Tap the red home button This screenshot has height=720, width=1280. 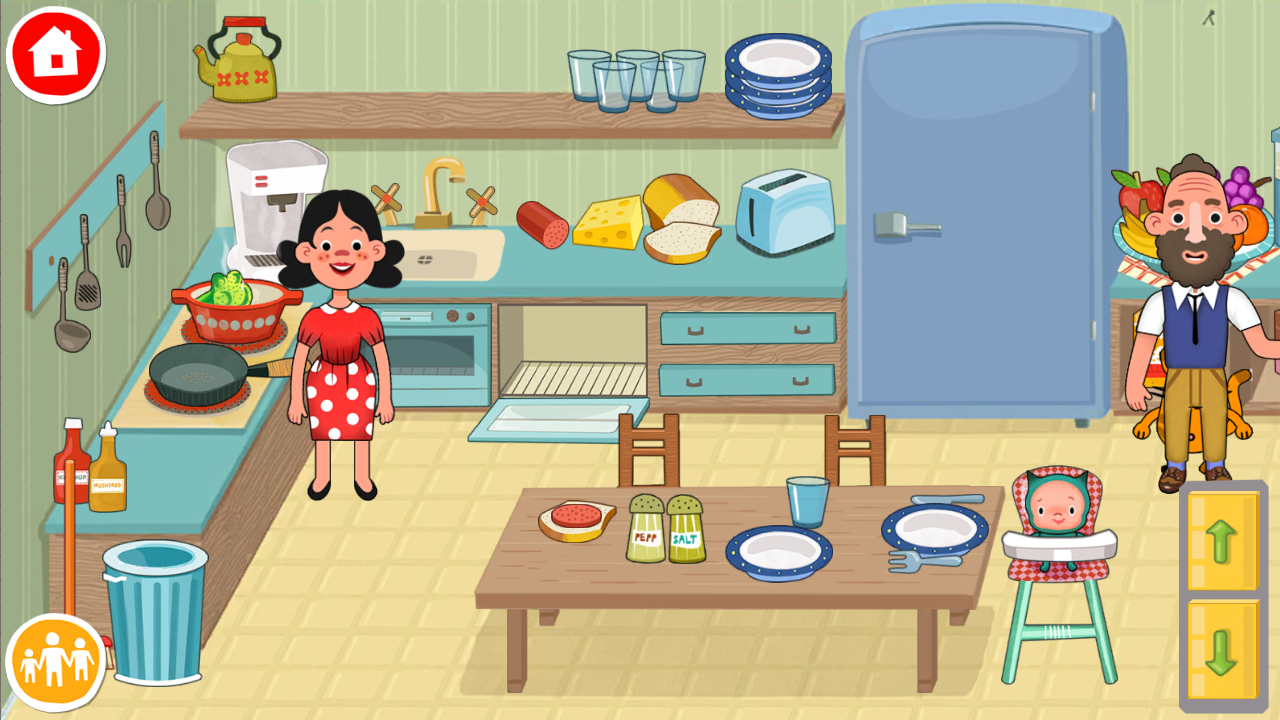coord(56,55)
